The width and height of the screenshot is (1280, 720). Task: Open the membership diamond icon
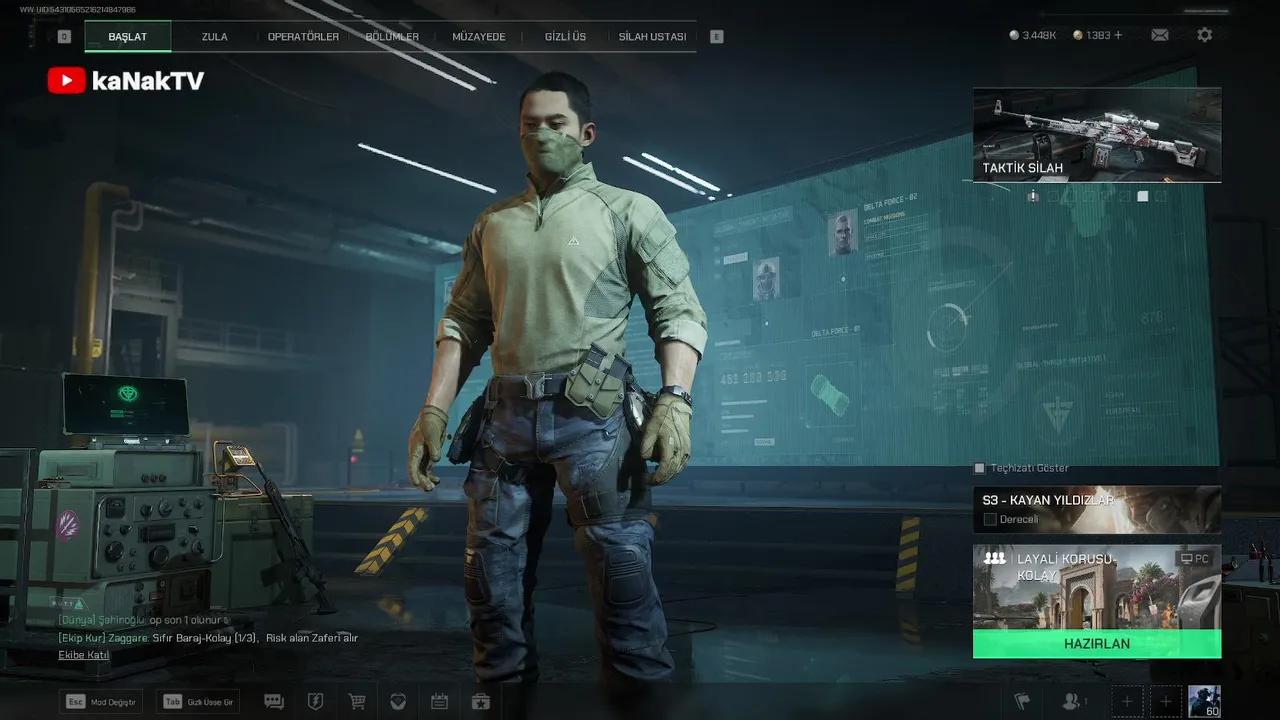click(398, 701)
